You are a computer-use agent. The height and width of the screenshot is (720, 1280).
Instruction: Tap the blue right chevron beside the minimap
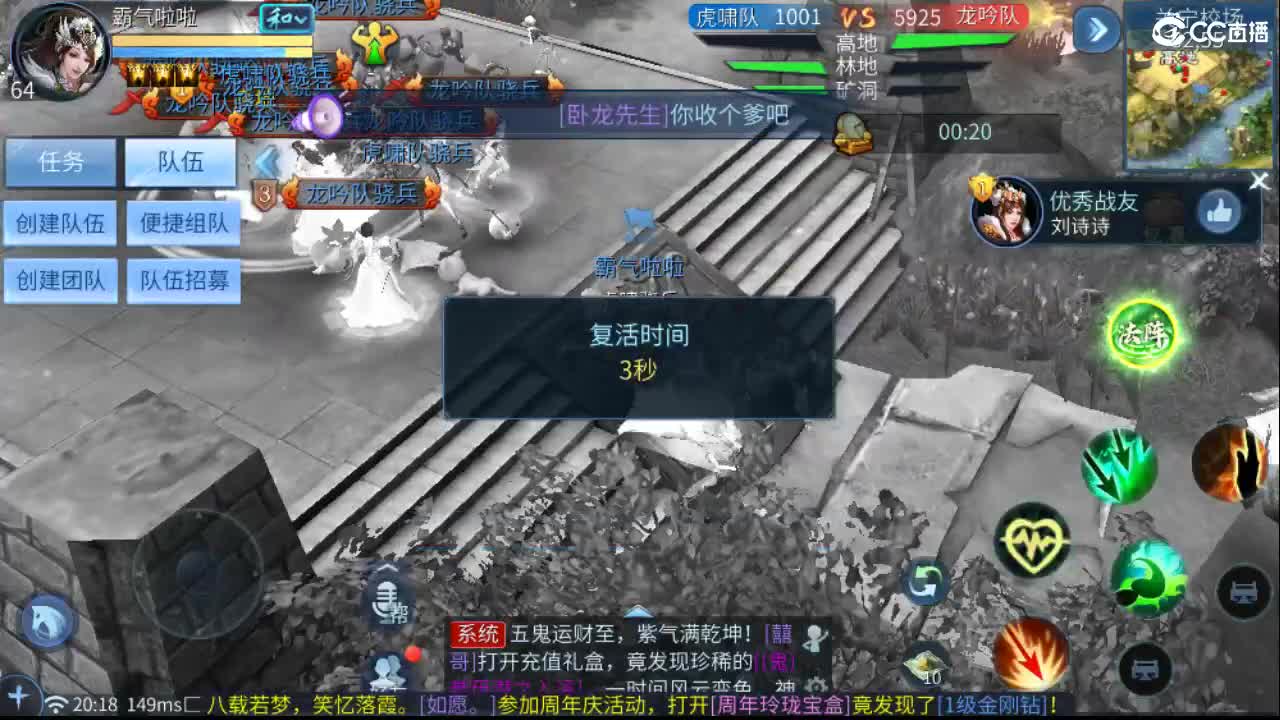point(1096,31)
